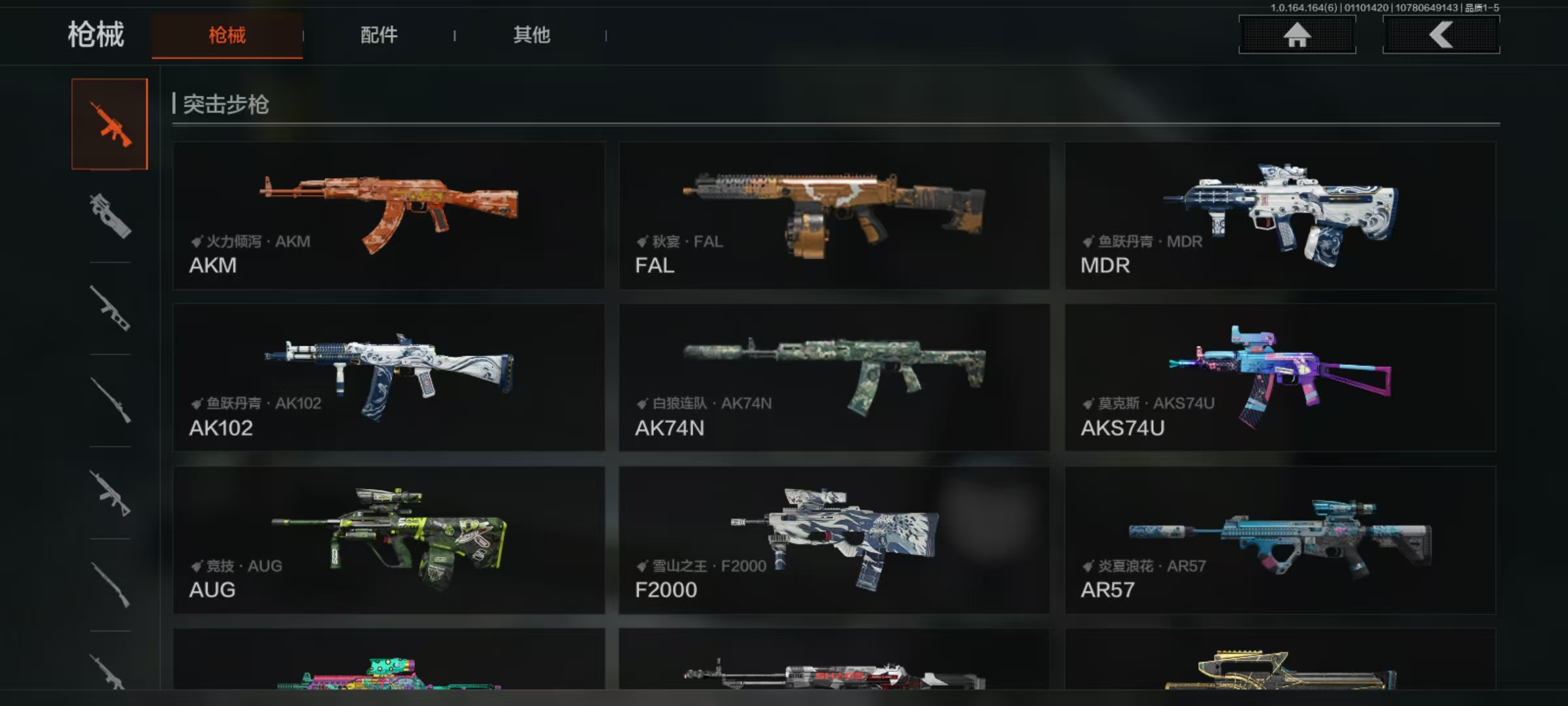Choose the FAL rifle tile

[x=834, y=216]
